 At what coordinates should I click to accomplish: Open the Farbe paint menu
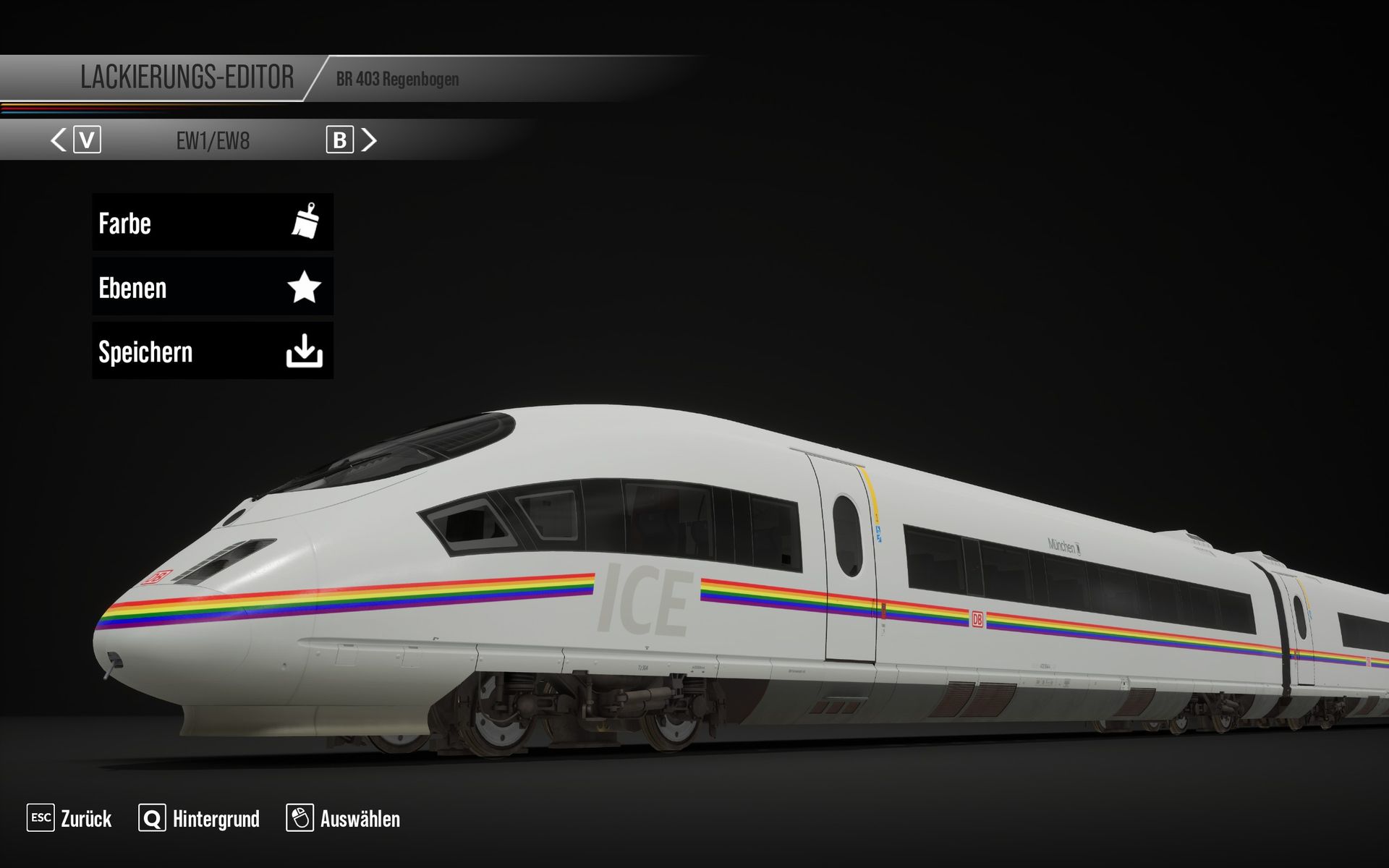click(x=212, y=222)
